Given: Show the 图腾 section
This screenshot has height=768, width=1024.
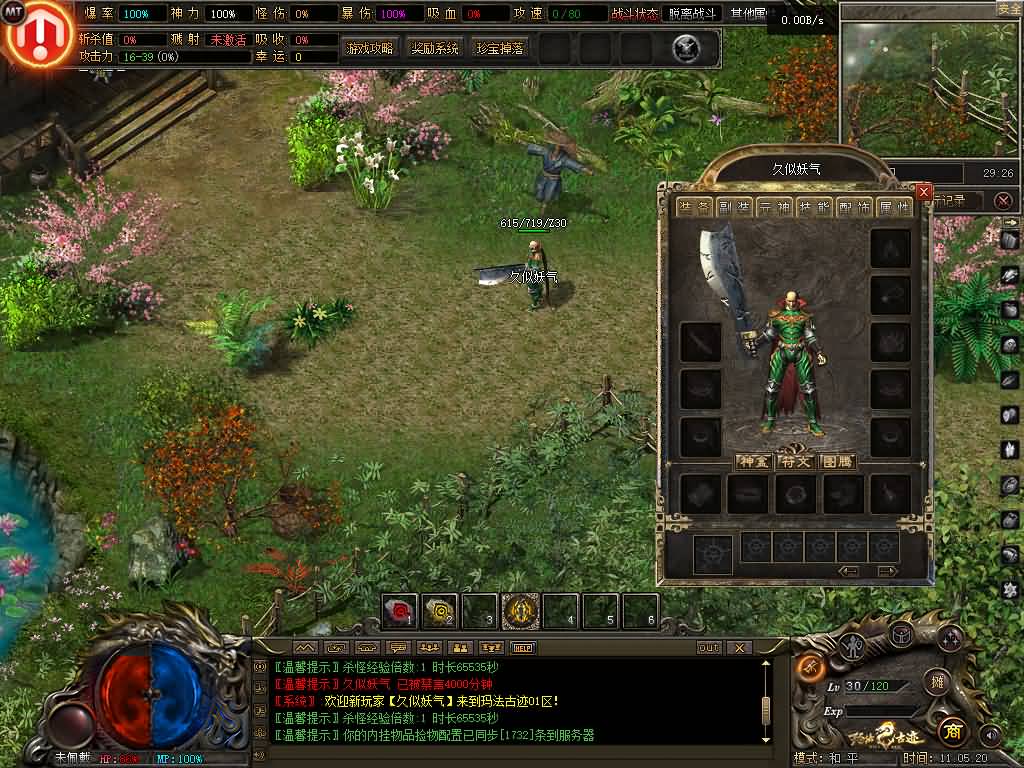Looking at the screenshot, I should [x=836, y=462].
